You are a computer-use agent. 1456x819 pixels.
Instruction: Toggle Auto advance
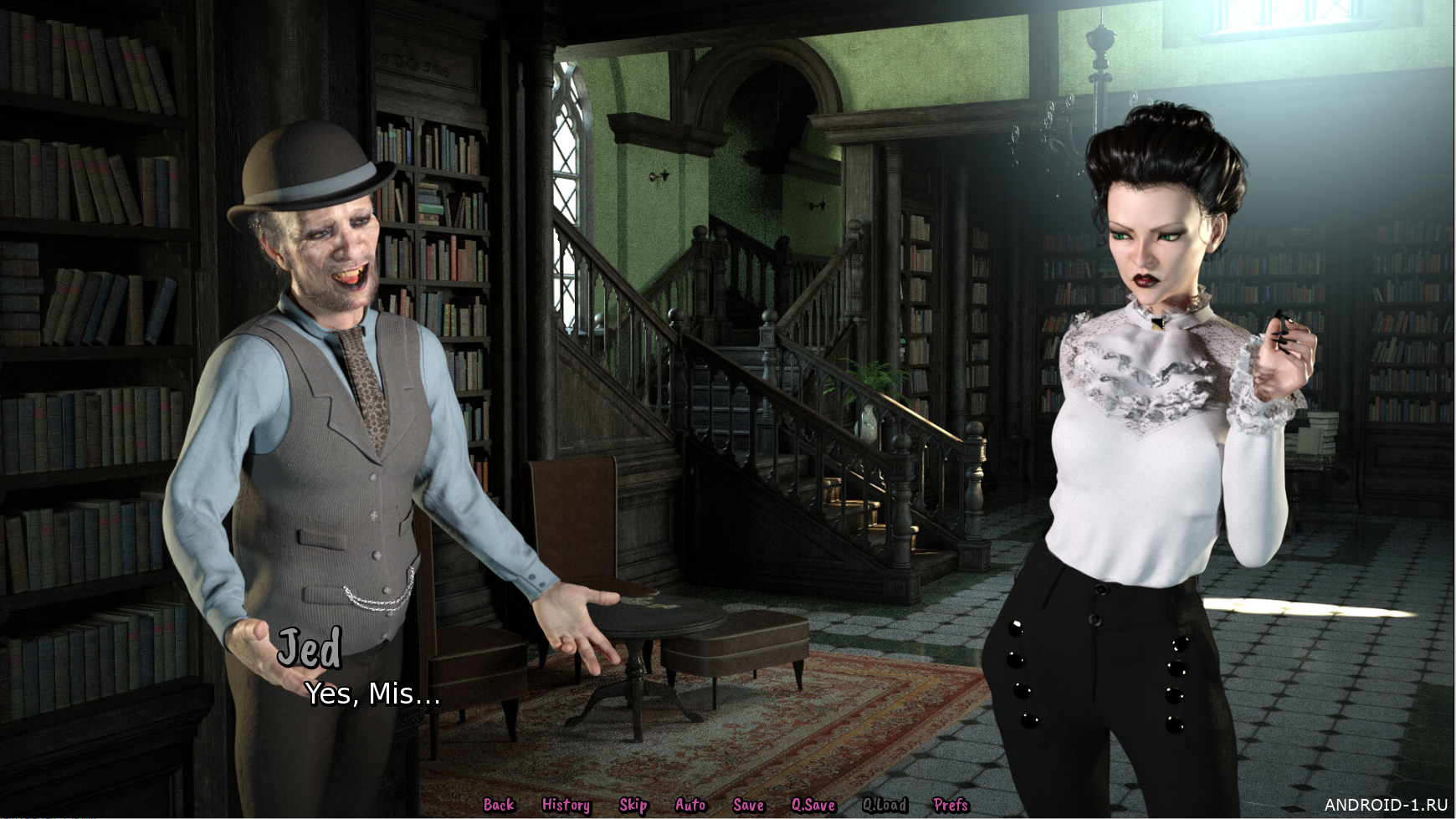click(x=690, y=805)
